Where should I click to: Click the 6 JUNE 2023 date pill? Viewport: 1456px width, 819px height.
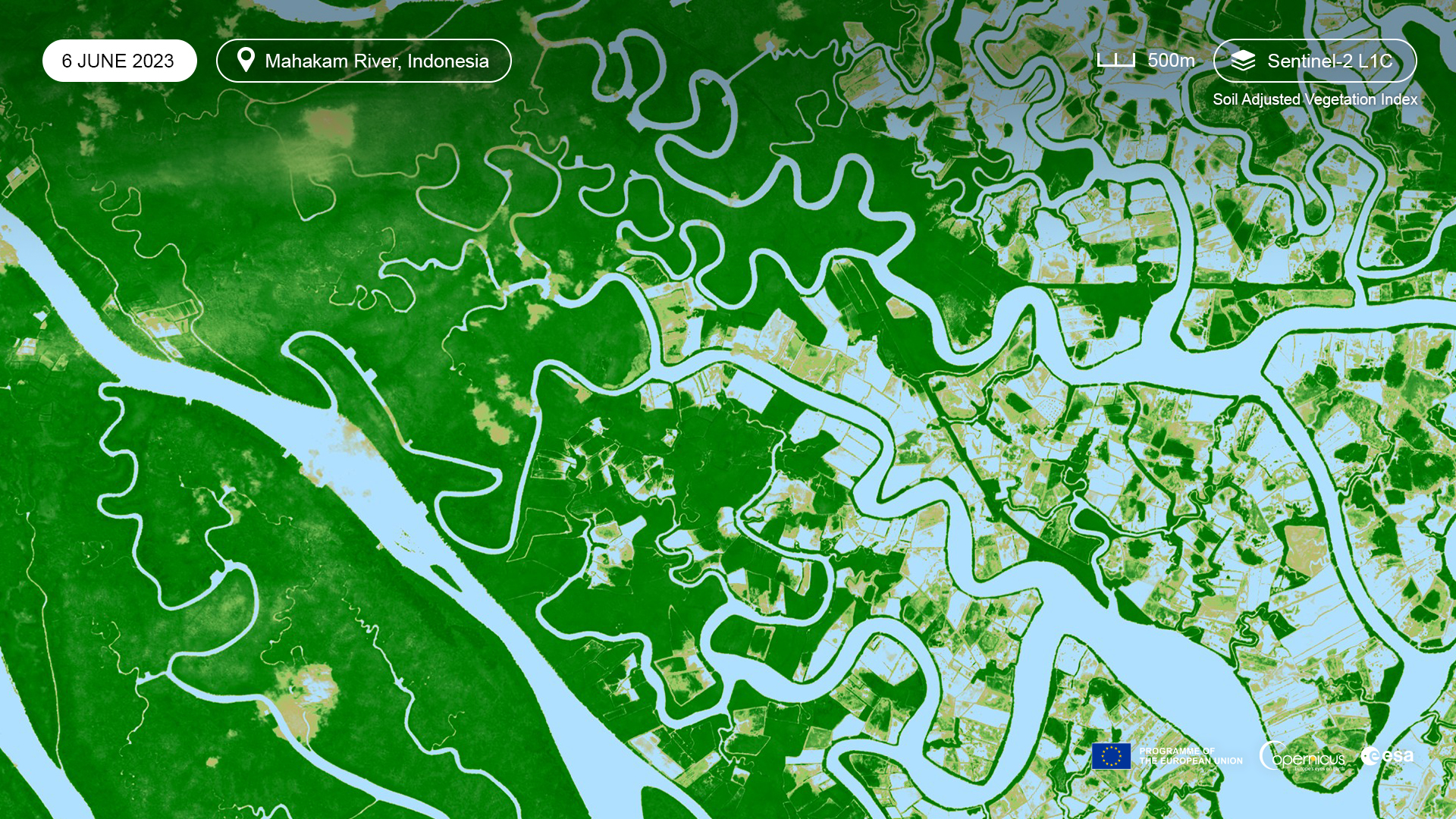(x=119, y=61)
